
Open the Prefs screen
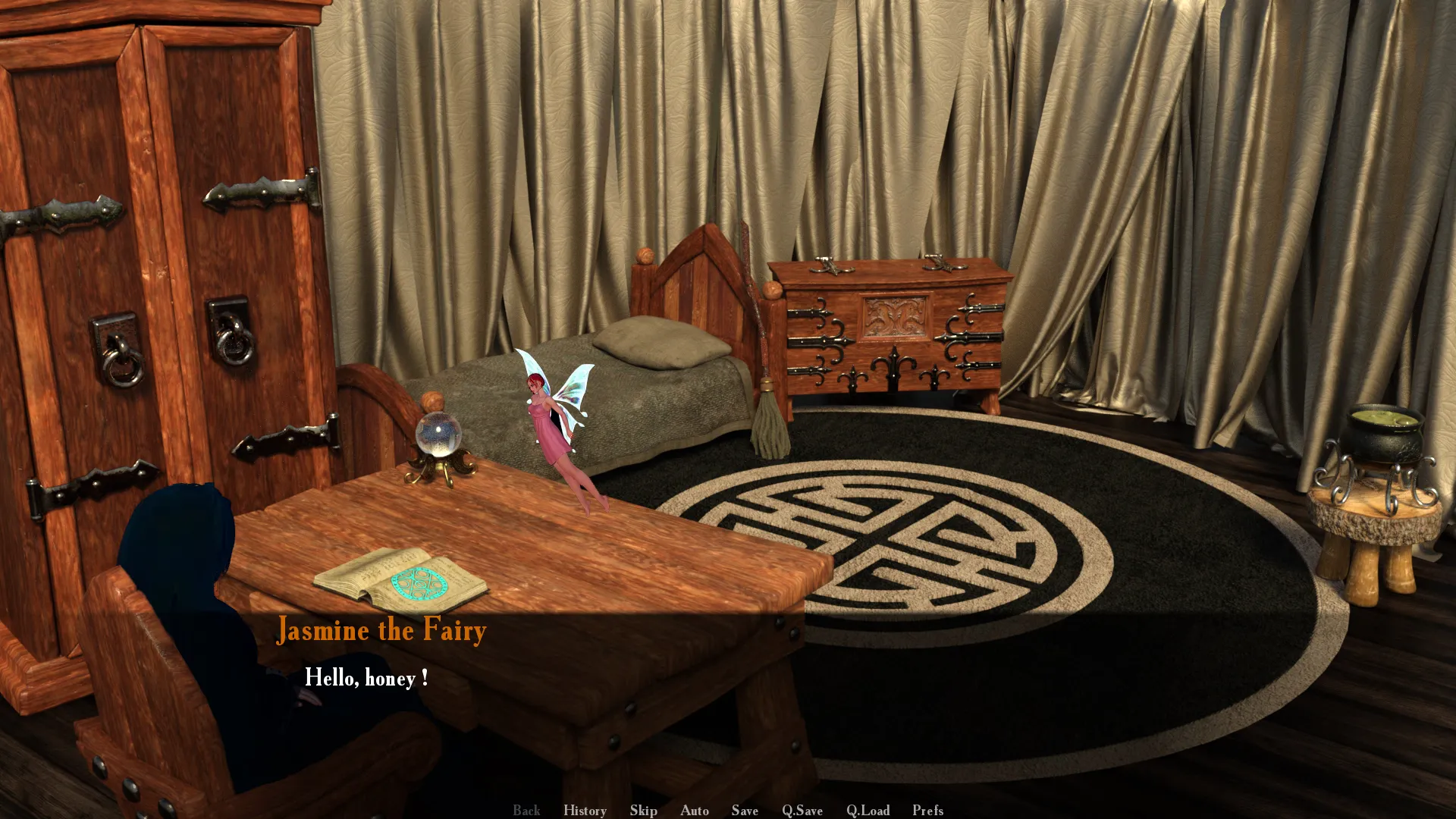(x=927, y=810)
